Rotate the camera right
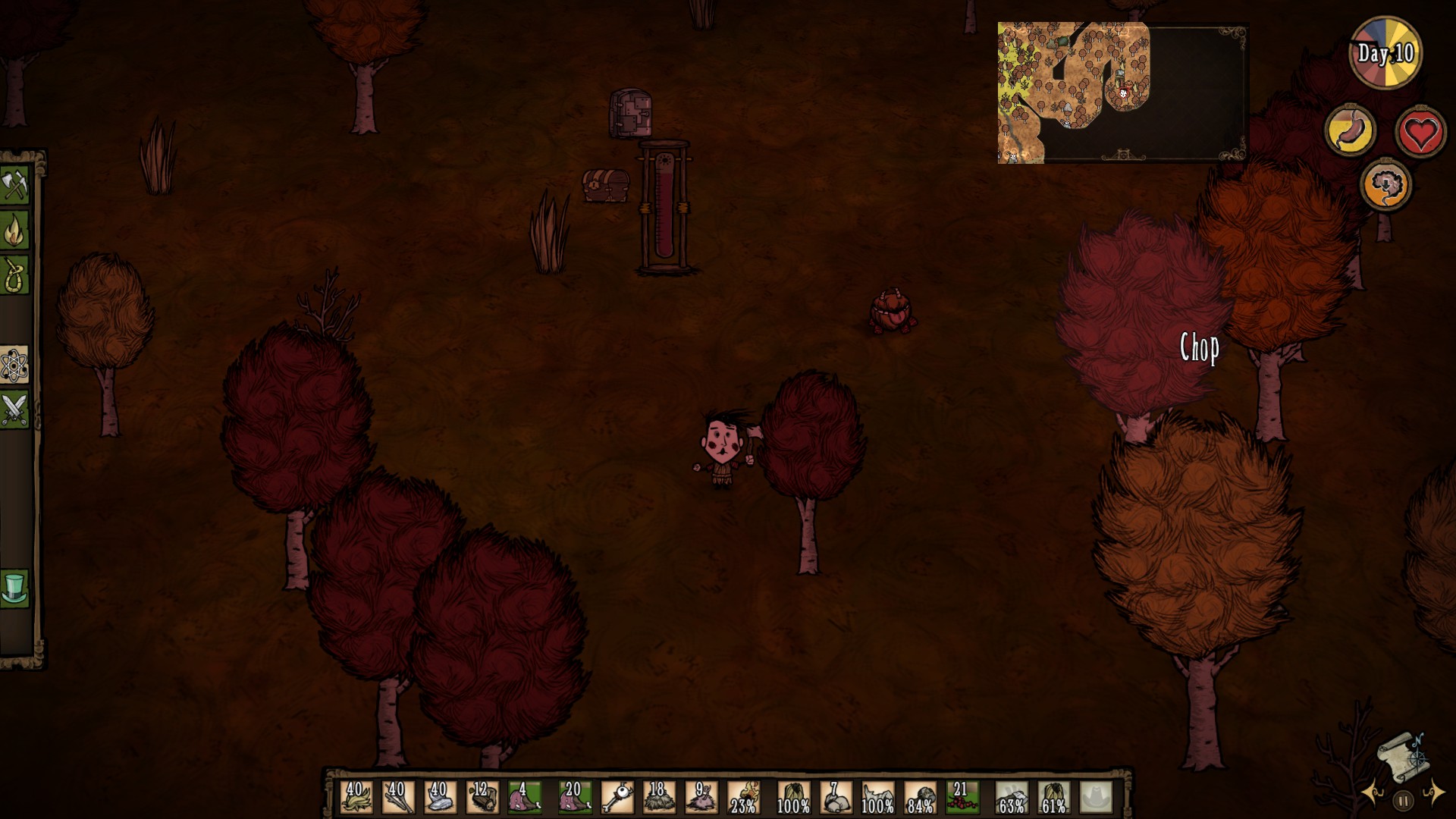 (x=1434, y=792)
